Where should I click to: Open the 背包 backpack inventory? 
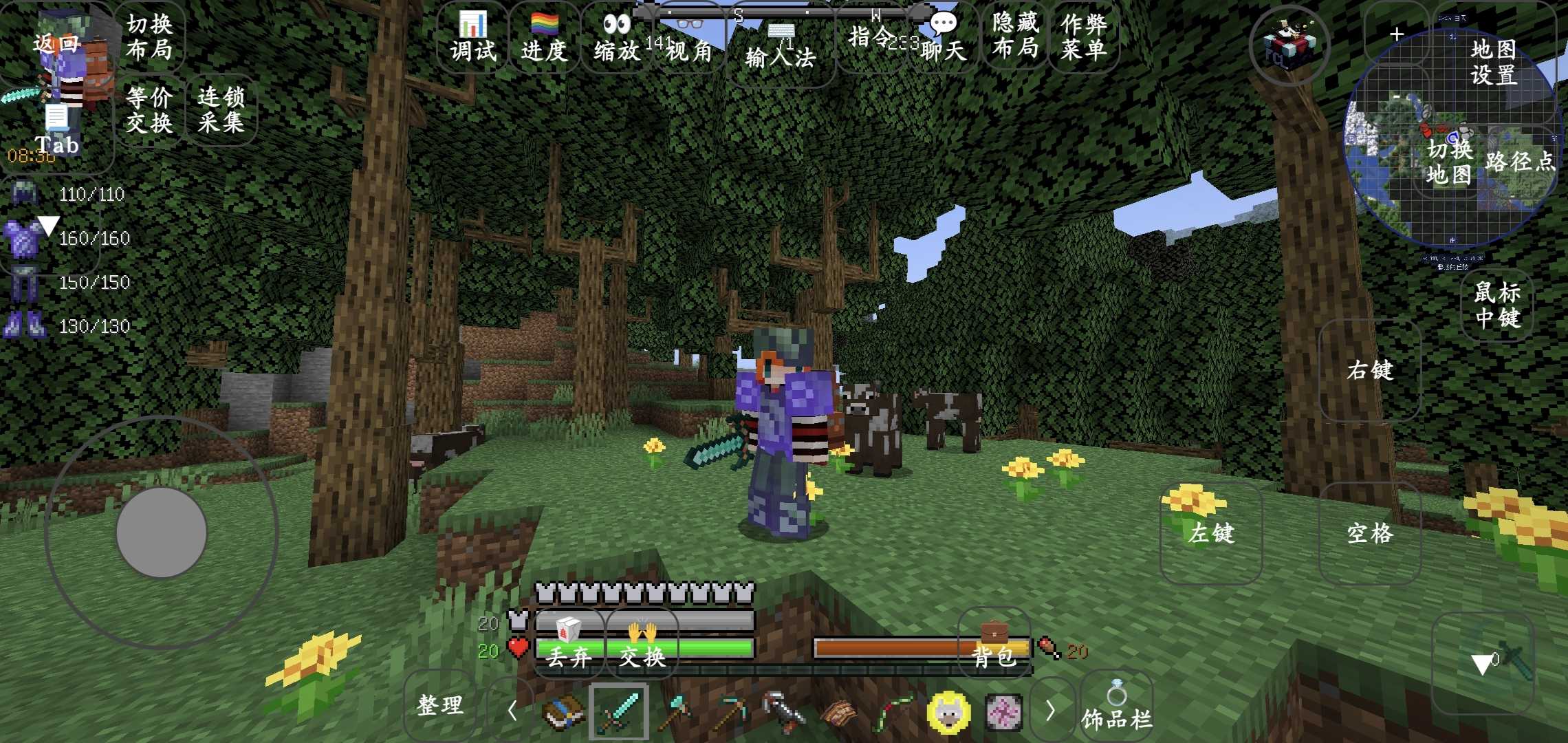point(994,645)
